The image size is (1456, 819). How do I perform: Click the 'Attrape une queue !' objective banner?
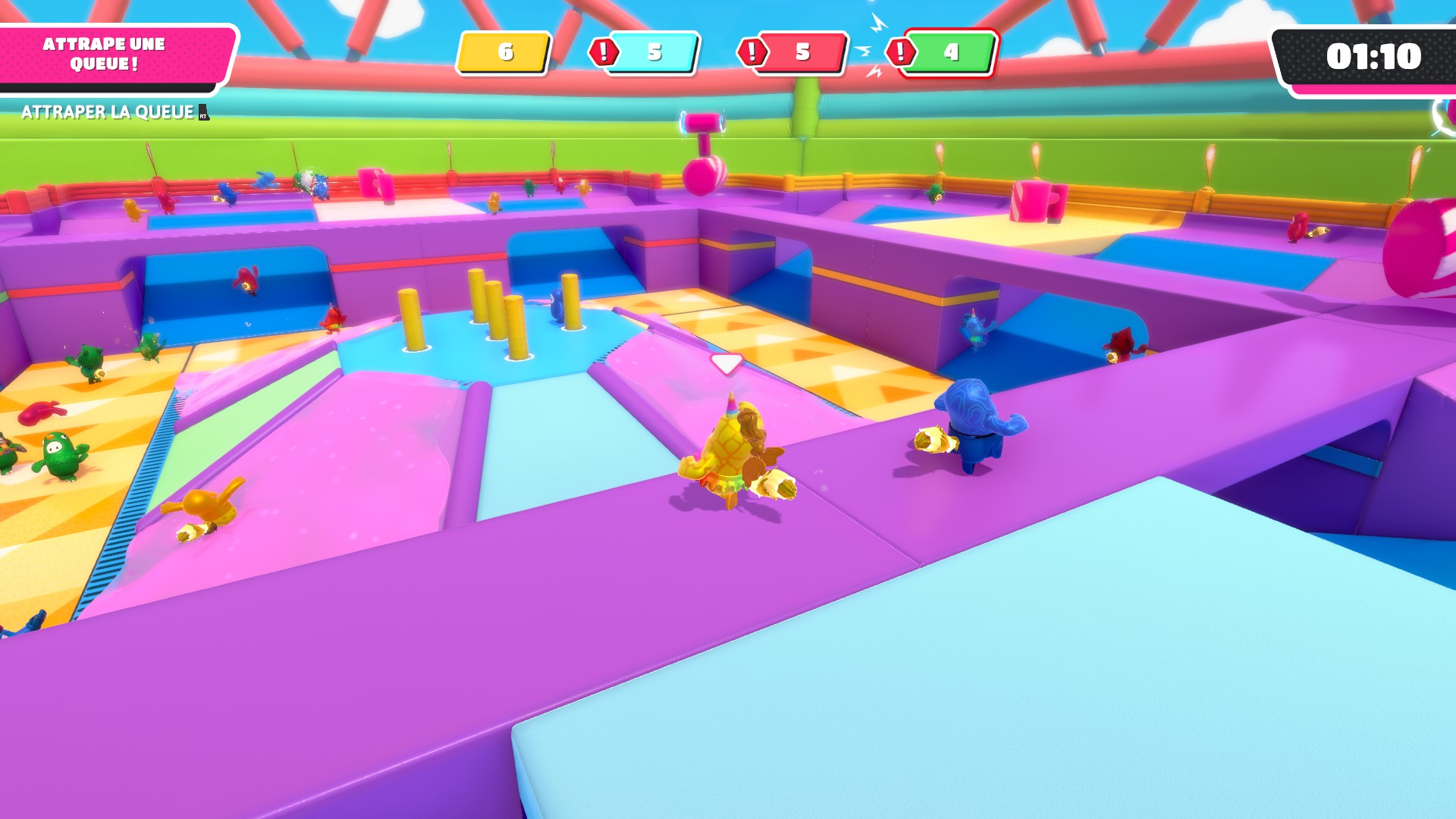pyautogui.click(x=105, y=55)
